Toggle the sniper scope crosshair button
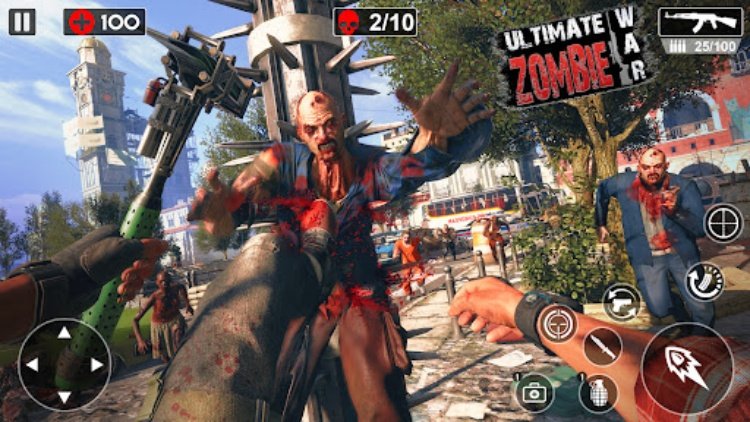Viewport: 750px width, 422px height. (723, 222)
